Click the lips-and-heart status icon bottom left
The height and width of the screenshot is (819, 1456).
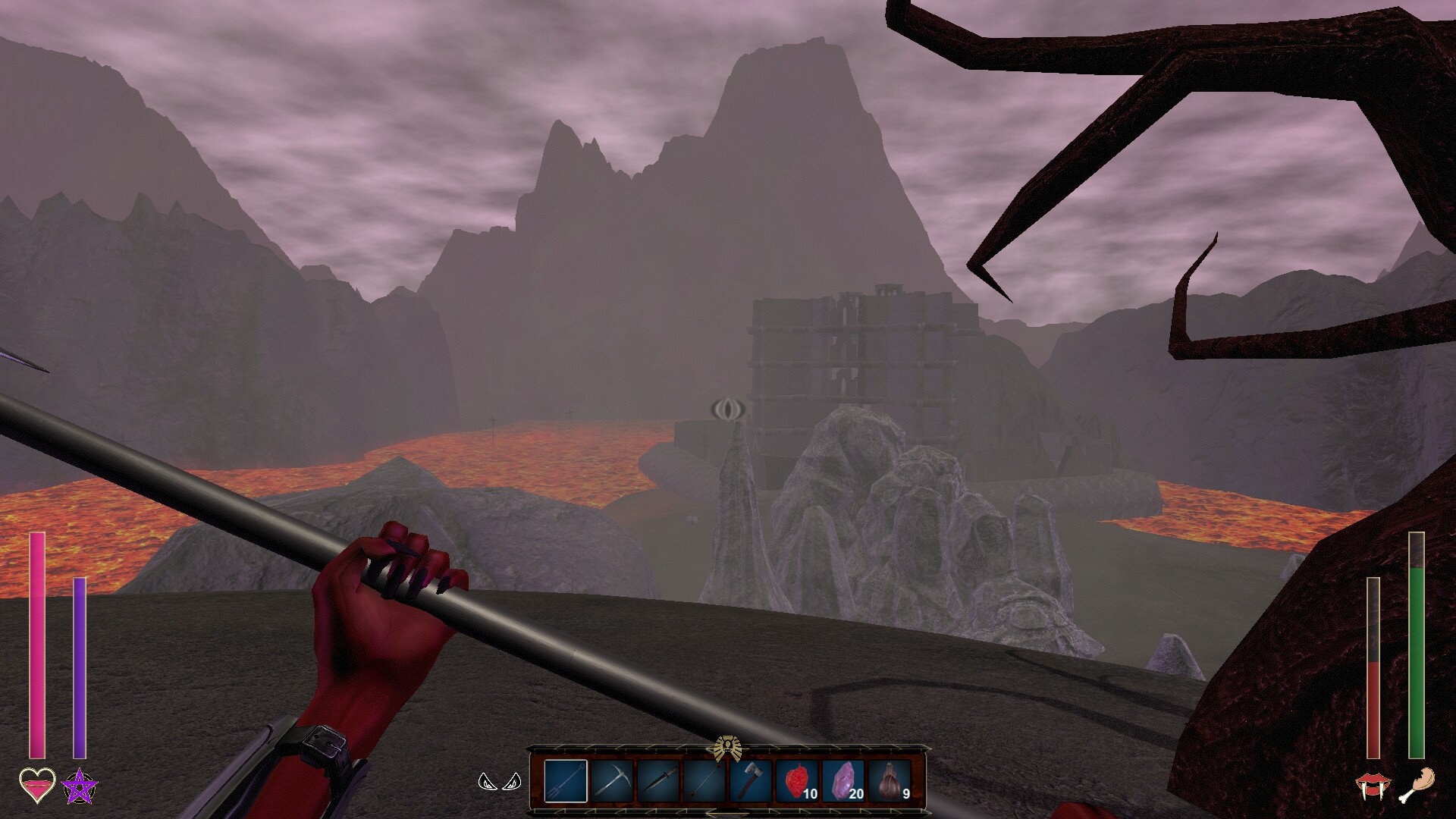39,786
